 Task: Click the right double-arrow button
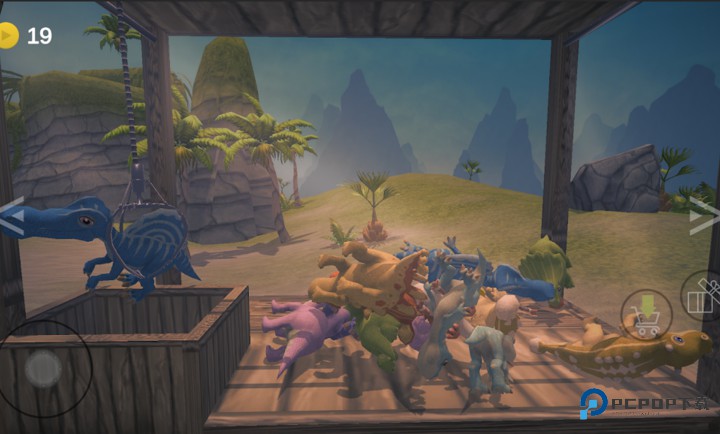point(704,215)
